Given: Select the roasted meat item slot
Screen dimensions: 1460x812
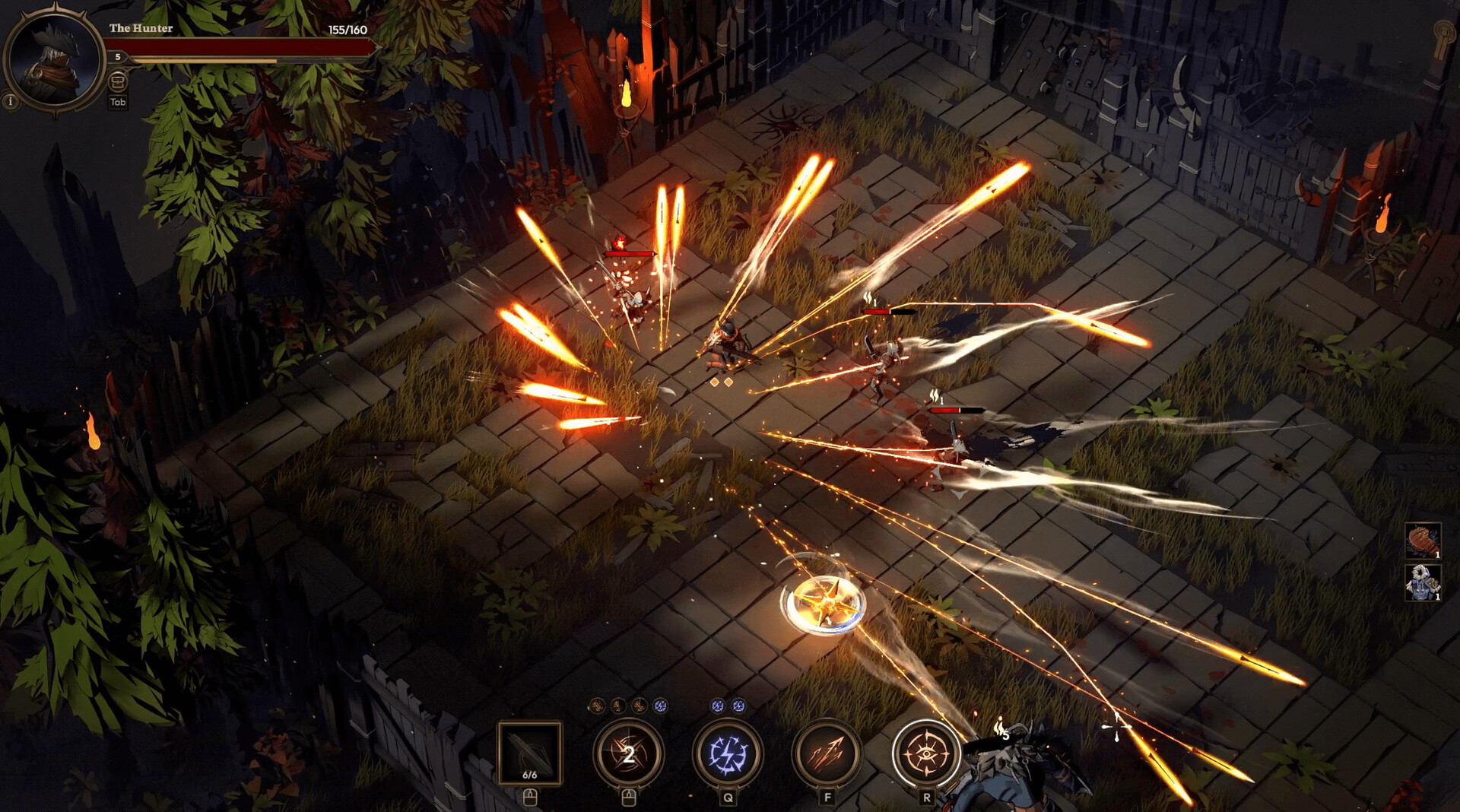Looking at the screenshot, I should point(1422,541).
